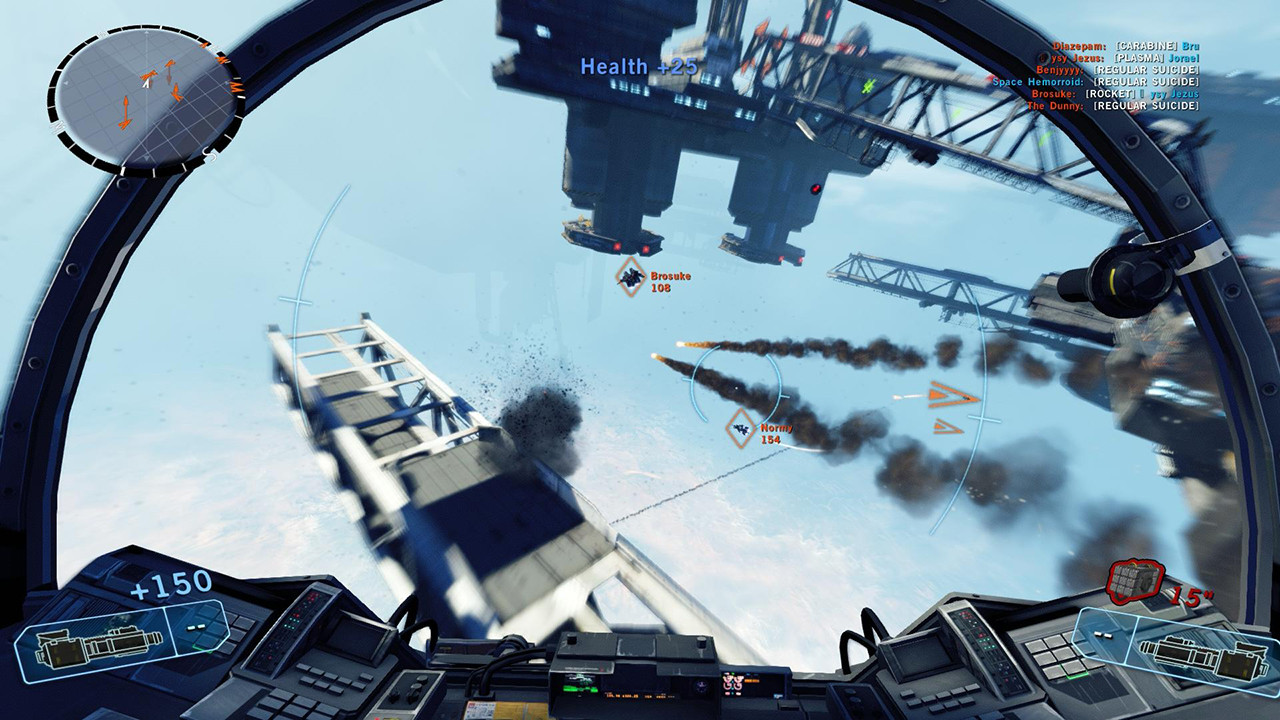The image size is (1280, 720).
Task: Click the circular radar minimap
Action: (143, 96)
